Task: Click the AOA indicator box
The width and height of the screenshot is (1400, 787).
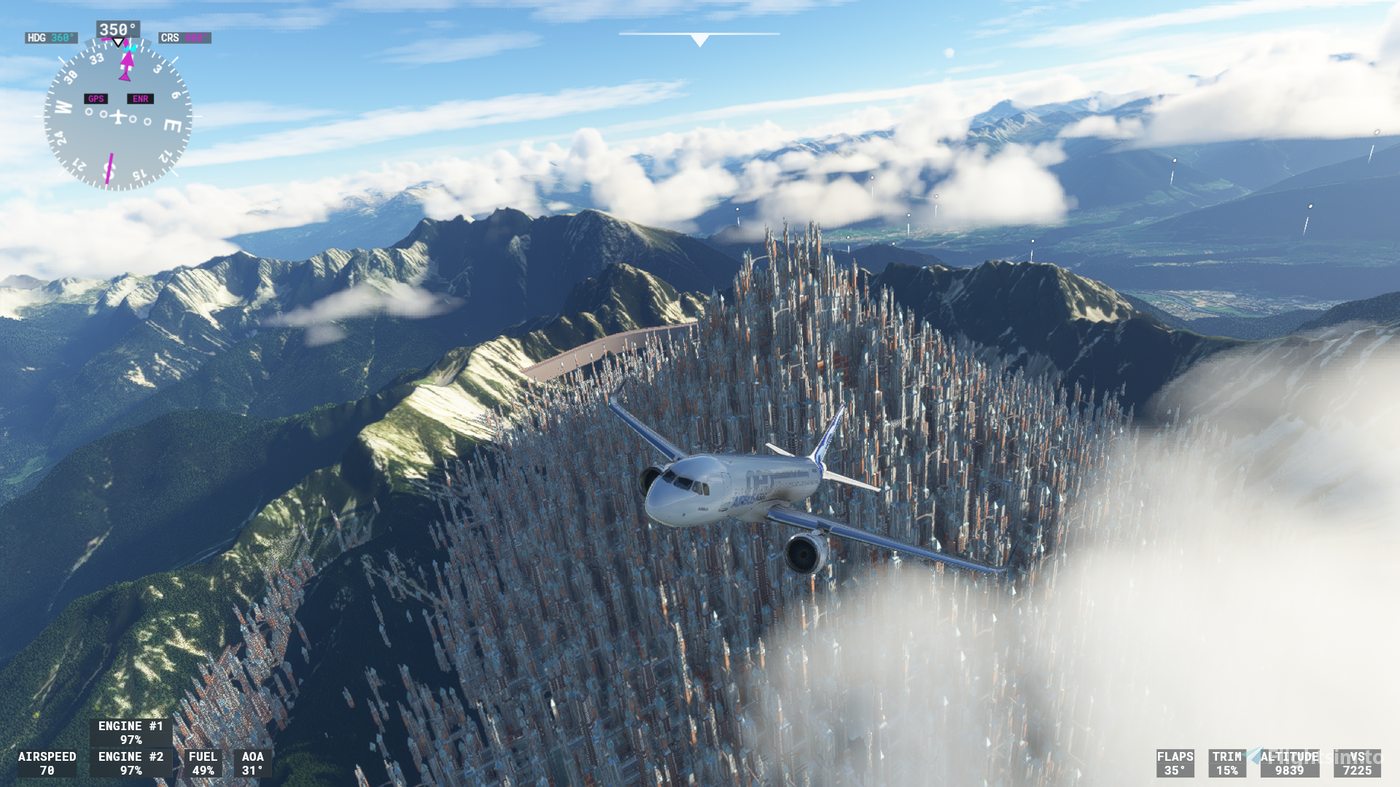Action: (x=253, y=763)
